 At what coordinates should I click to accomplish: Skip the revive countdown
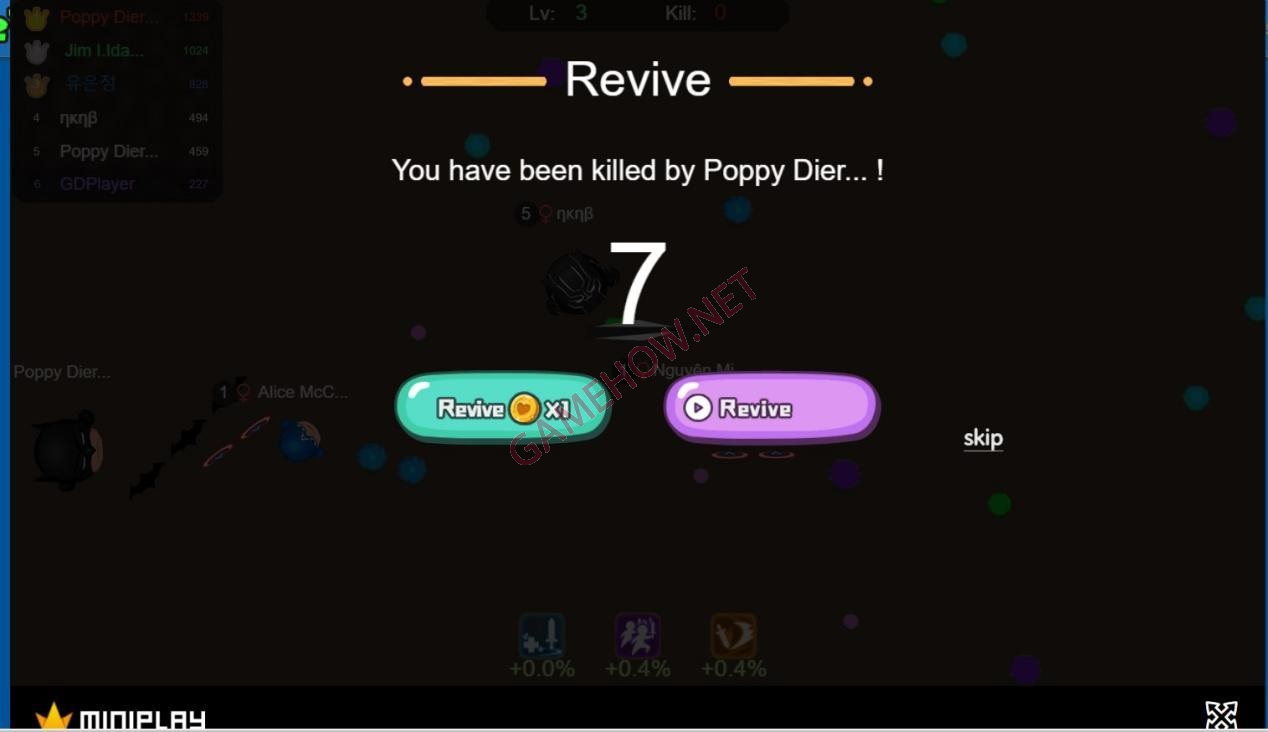(x=982, y=438)
